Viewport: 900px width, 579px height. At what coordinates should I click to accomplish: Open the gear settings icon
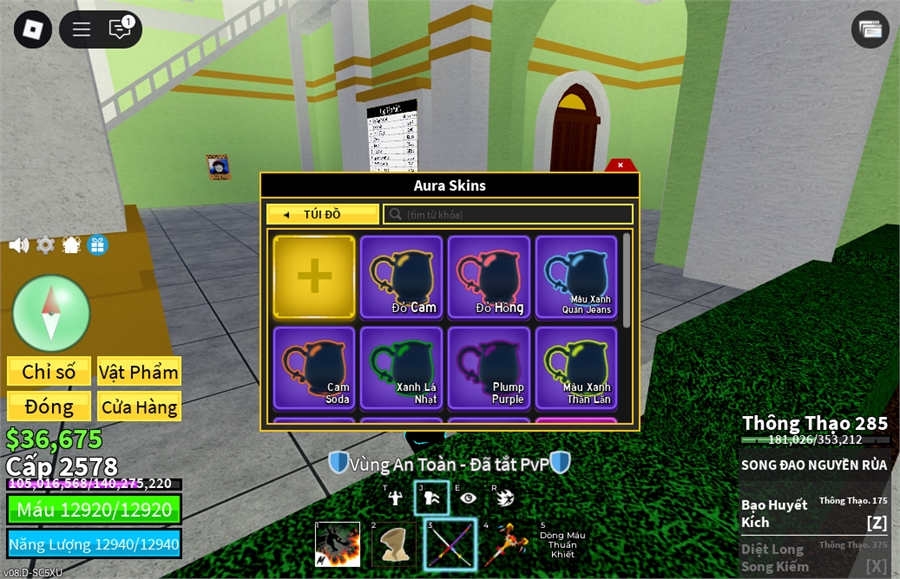(45, 245)
